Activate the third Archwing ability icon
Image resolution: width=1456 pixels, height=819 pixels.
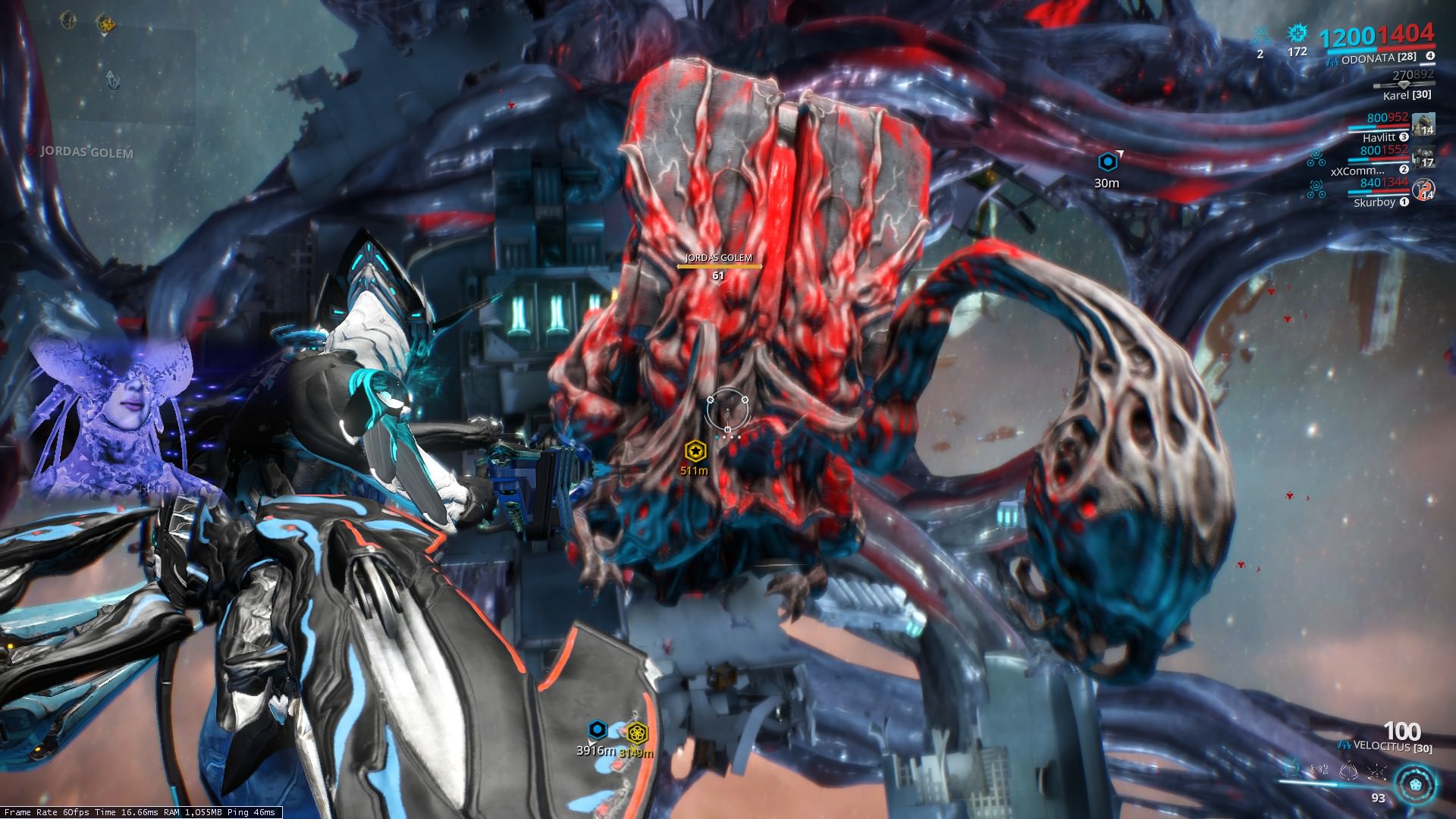point(1348,770)
